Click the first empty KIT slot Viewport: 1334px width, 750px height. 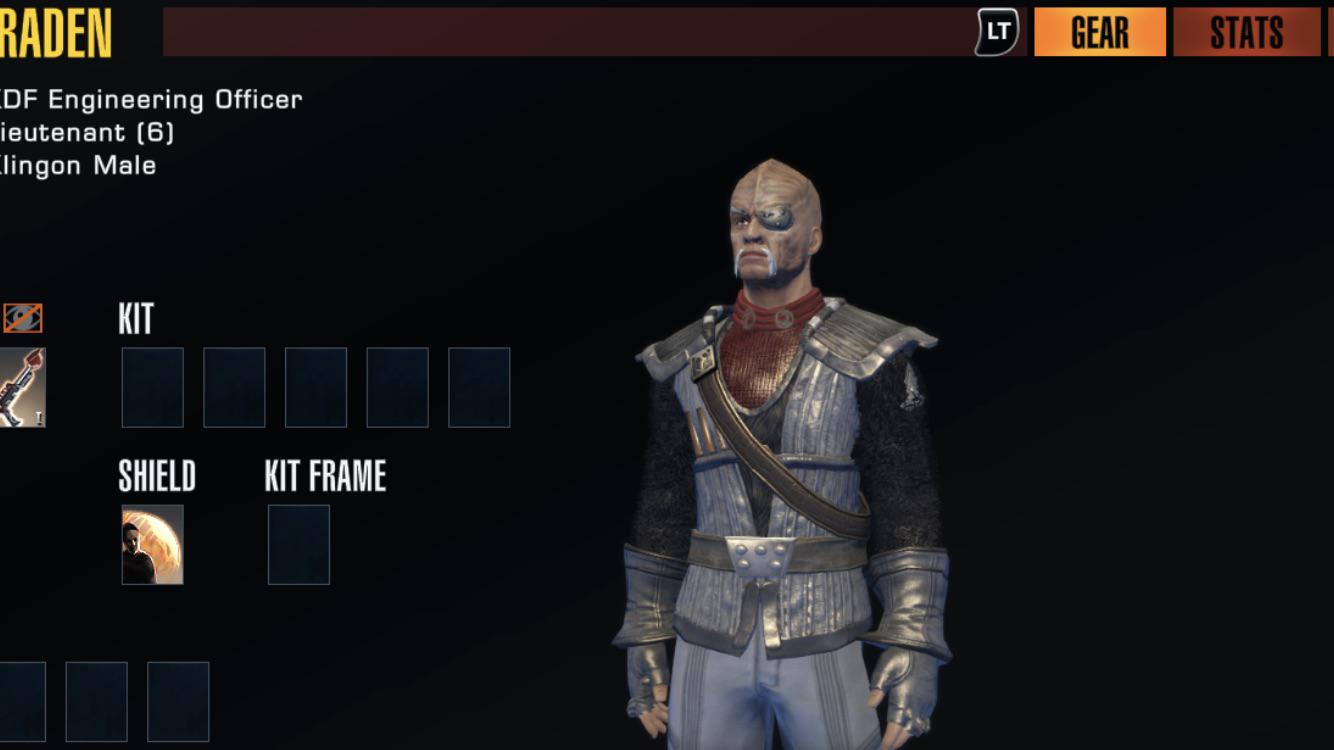point(150,387)
